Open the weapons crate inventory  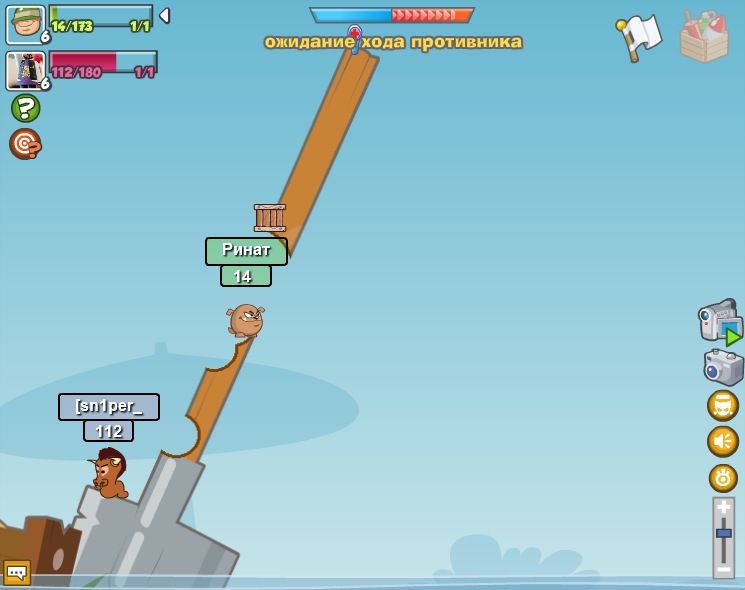point(704,37)
